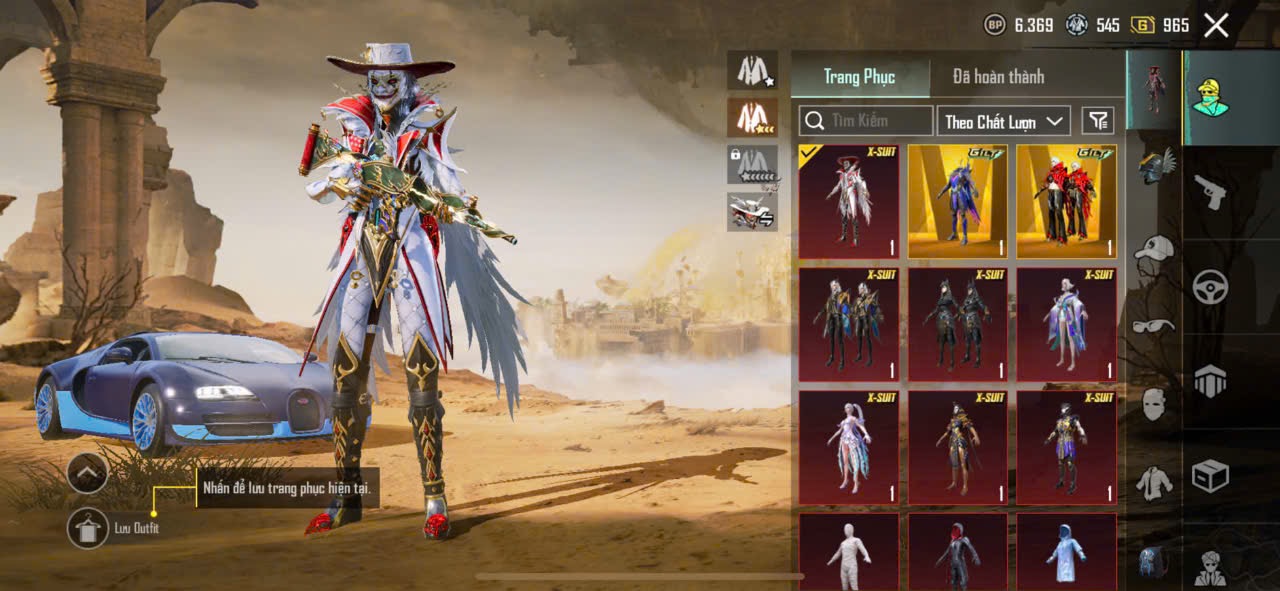Viewport: 1280px width, 591px height.
Task: Select the locked outfit preset slot
Action: click(752, 165)
